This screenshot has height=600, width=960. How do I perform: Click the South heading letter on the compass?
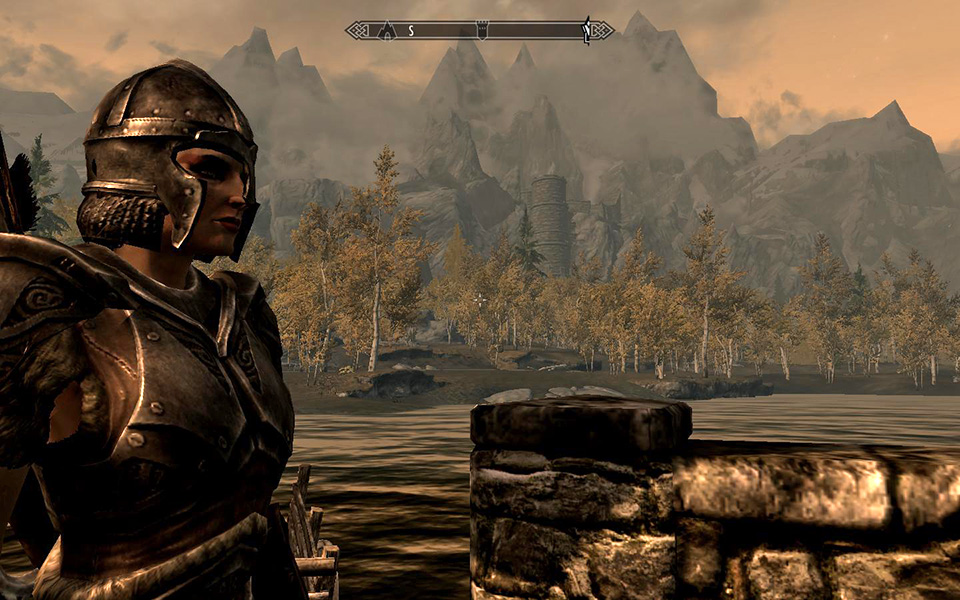click(x=410, y=31)
